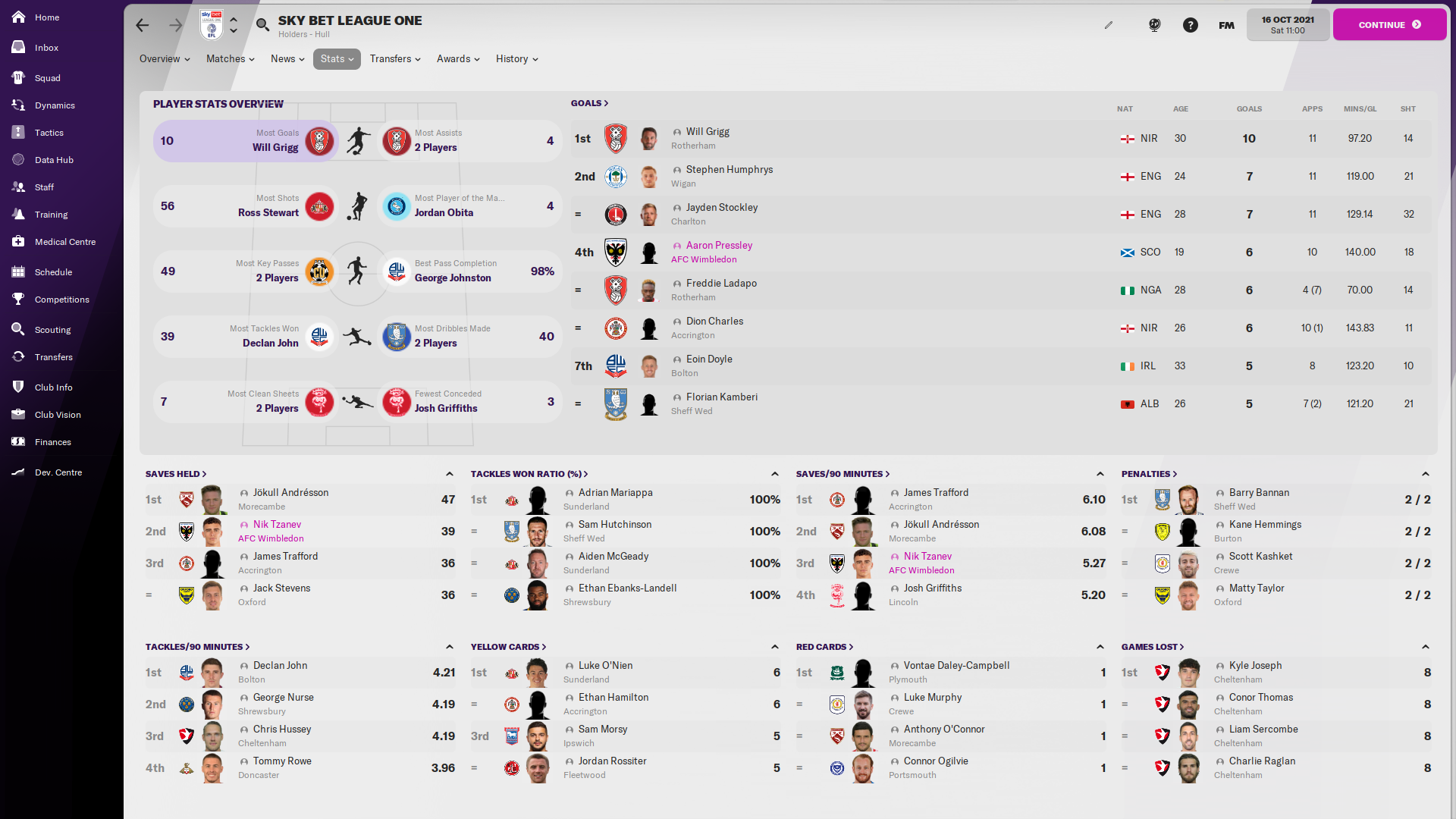Open in-game help via the question mark icon
The image size is (1456, 819).
1191,24
